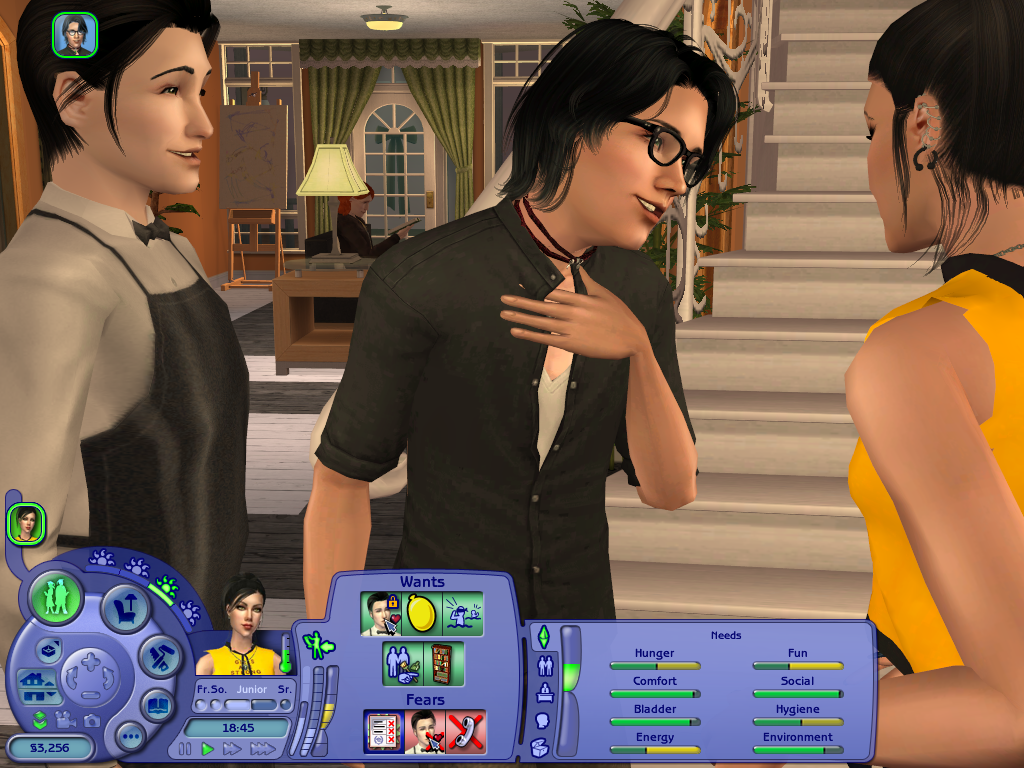Click the queued Sim portrait with glasses
1024x768 pixels.
[74, 34]
